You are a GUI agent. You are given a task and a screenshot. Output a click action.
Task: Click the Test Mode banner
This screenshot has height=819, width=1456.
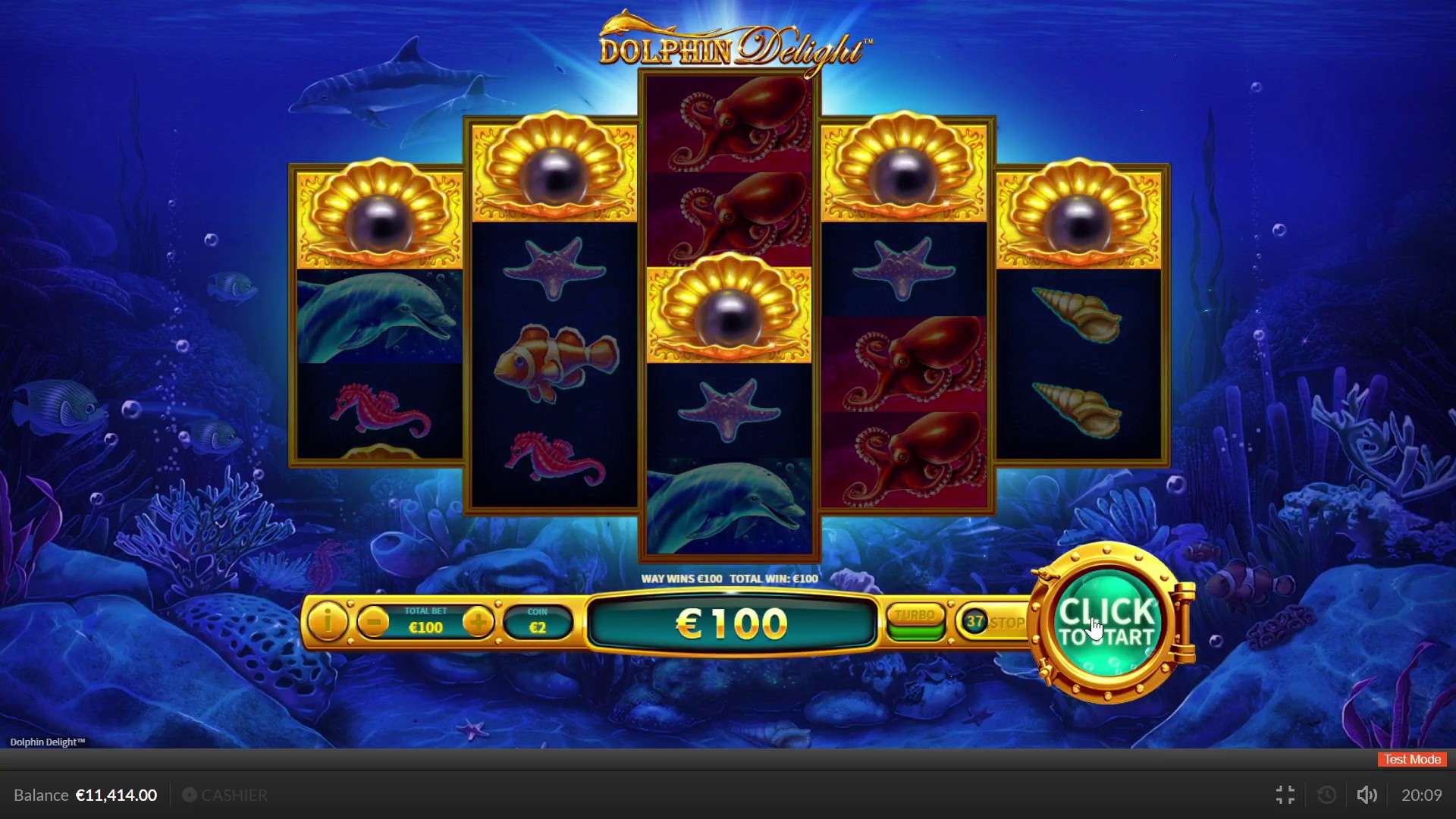[1411, 759]
